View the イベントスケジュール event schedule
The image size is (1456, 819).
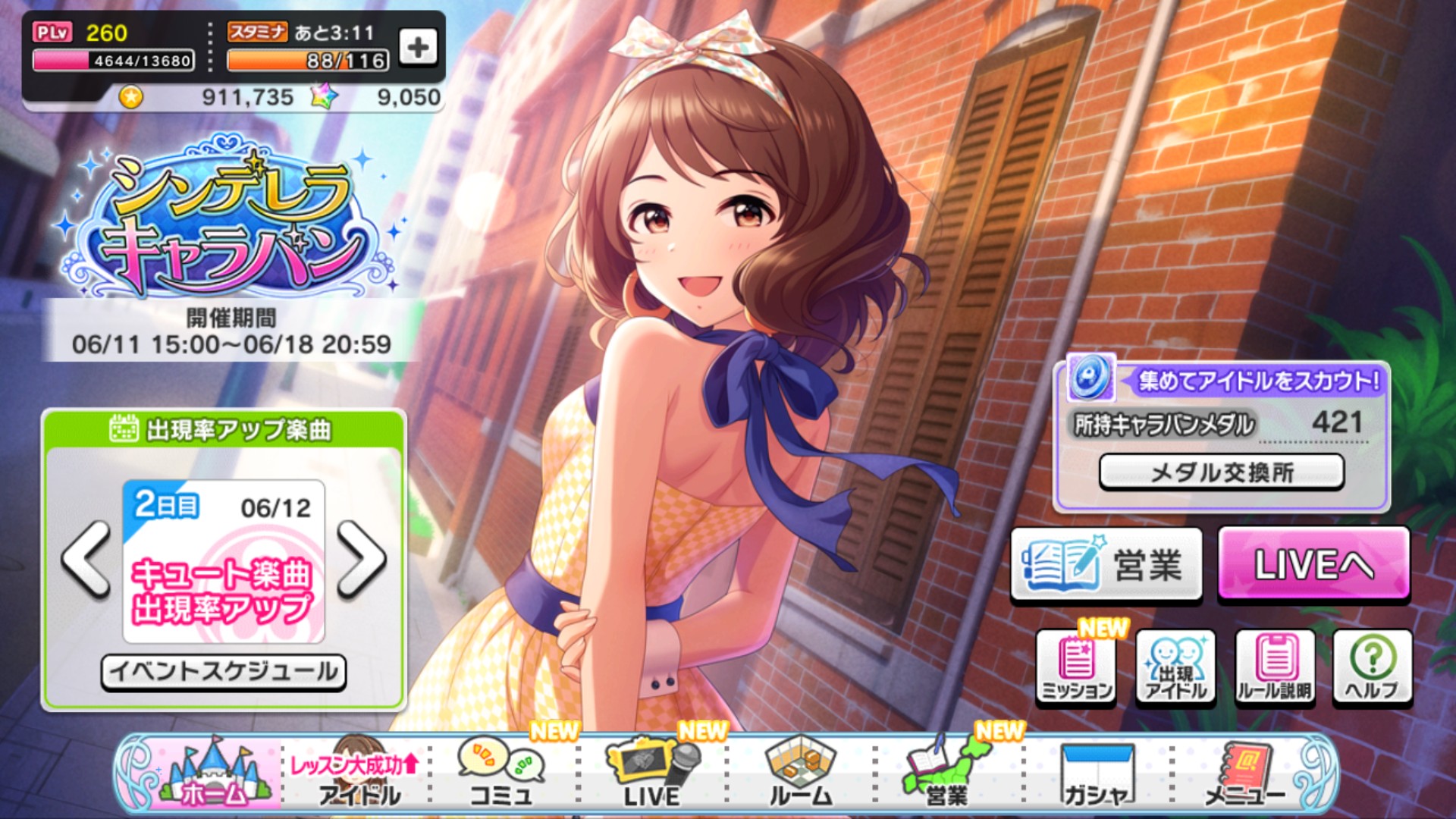tap(224, 670)
